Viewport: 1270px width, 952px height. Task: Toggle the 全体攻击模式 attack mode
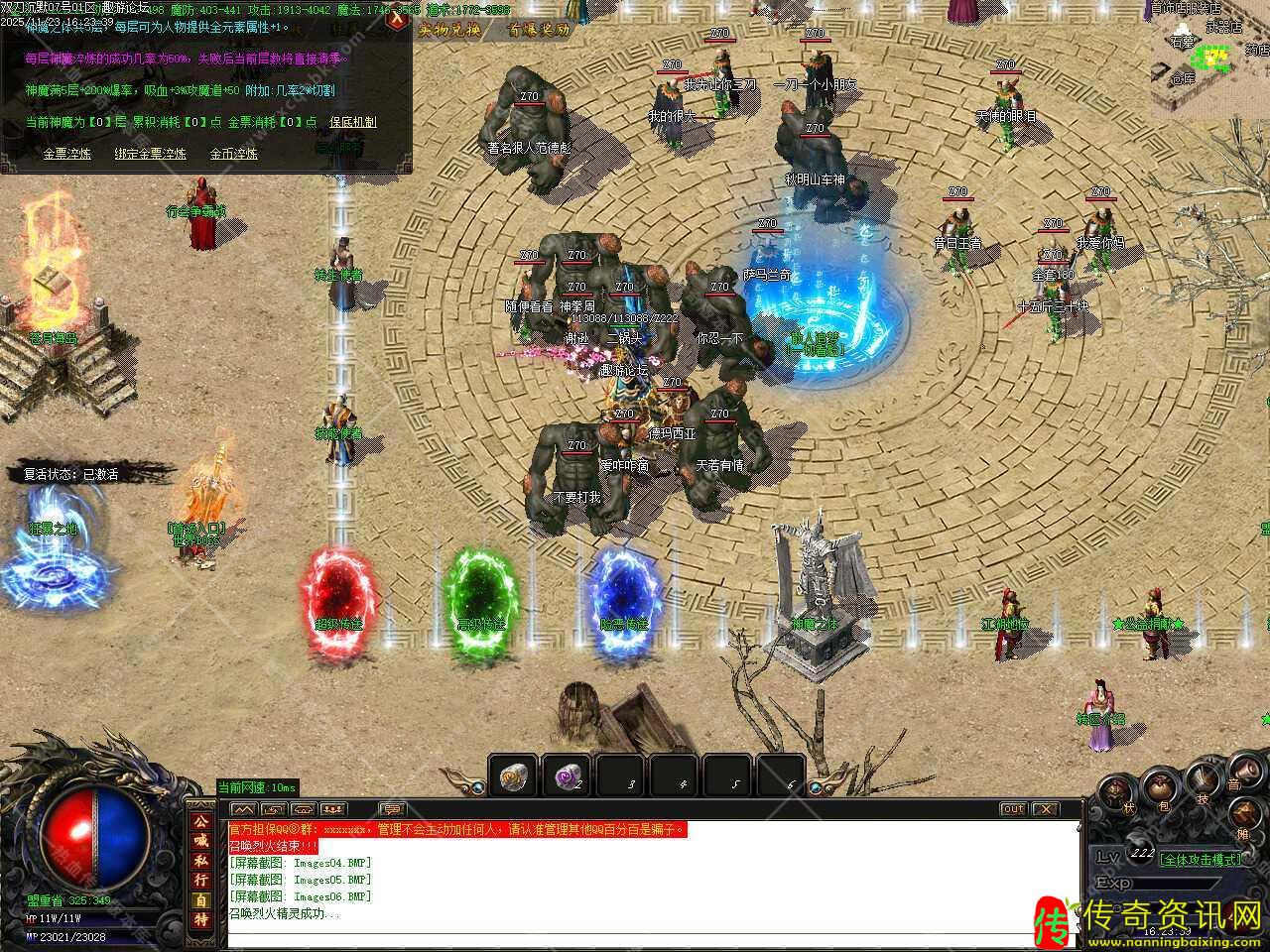pos(1201,859)
